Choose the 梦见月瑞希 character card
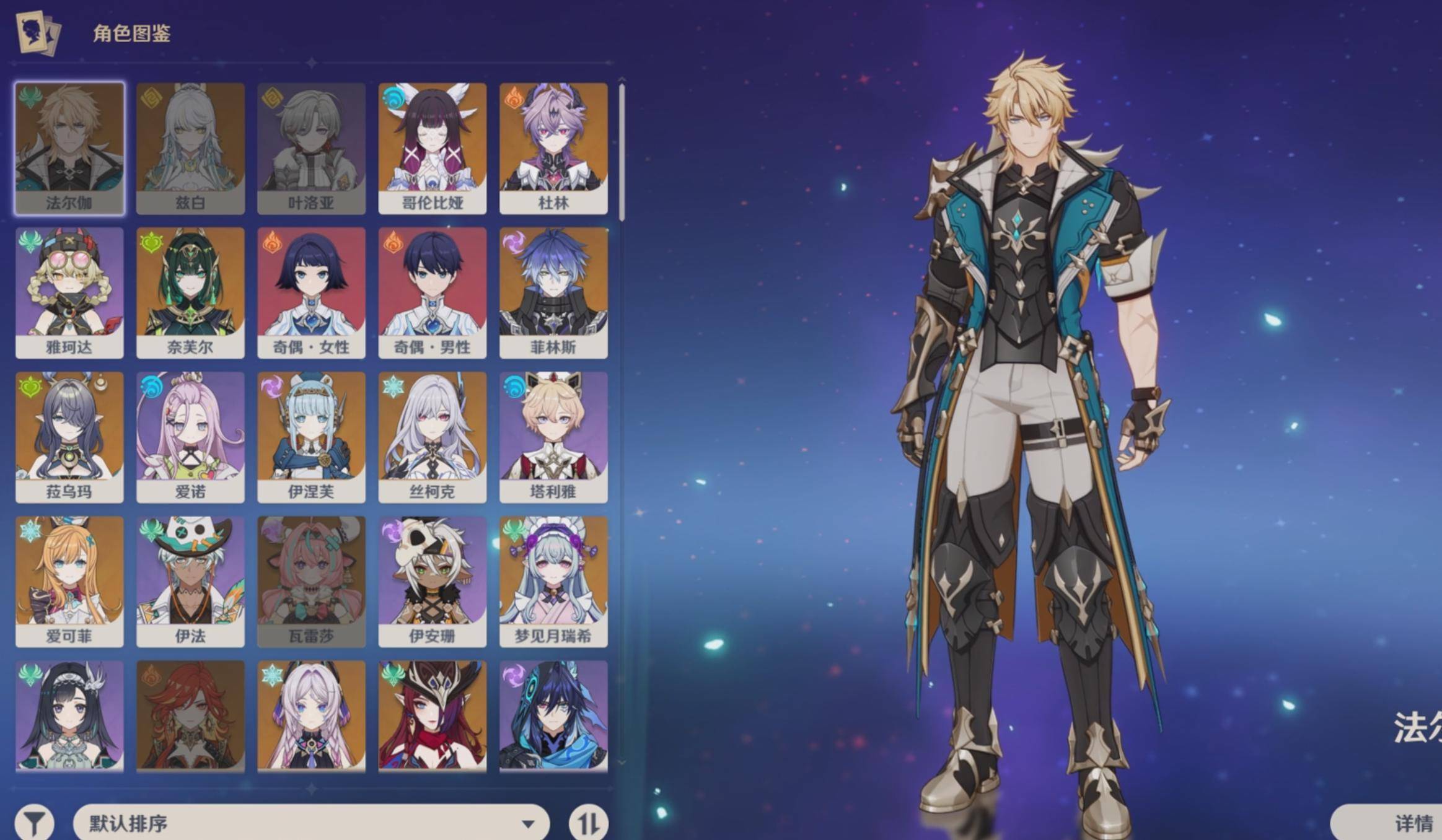Screen dimensions: 1442x840 pos(553,582)
